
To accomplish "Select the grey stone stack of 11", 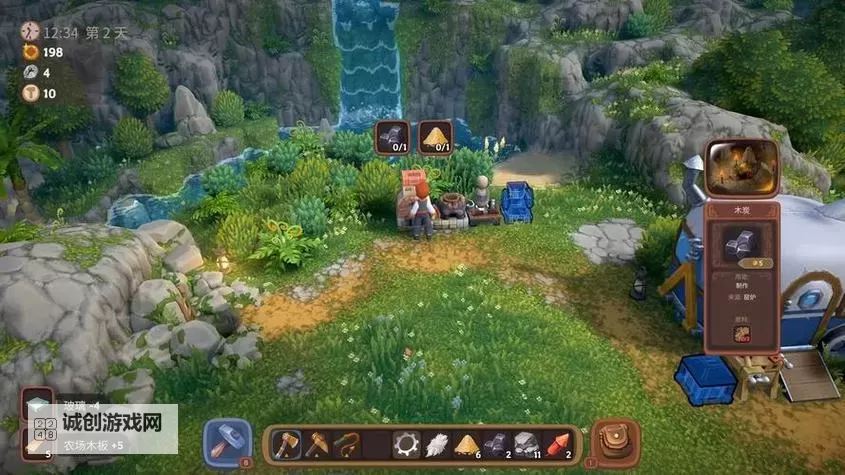I will point(526,444).
